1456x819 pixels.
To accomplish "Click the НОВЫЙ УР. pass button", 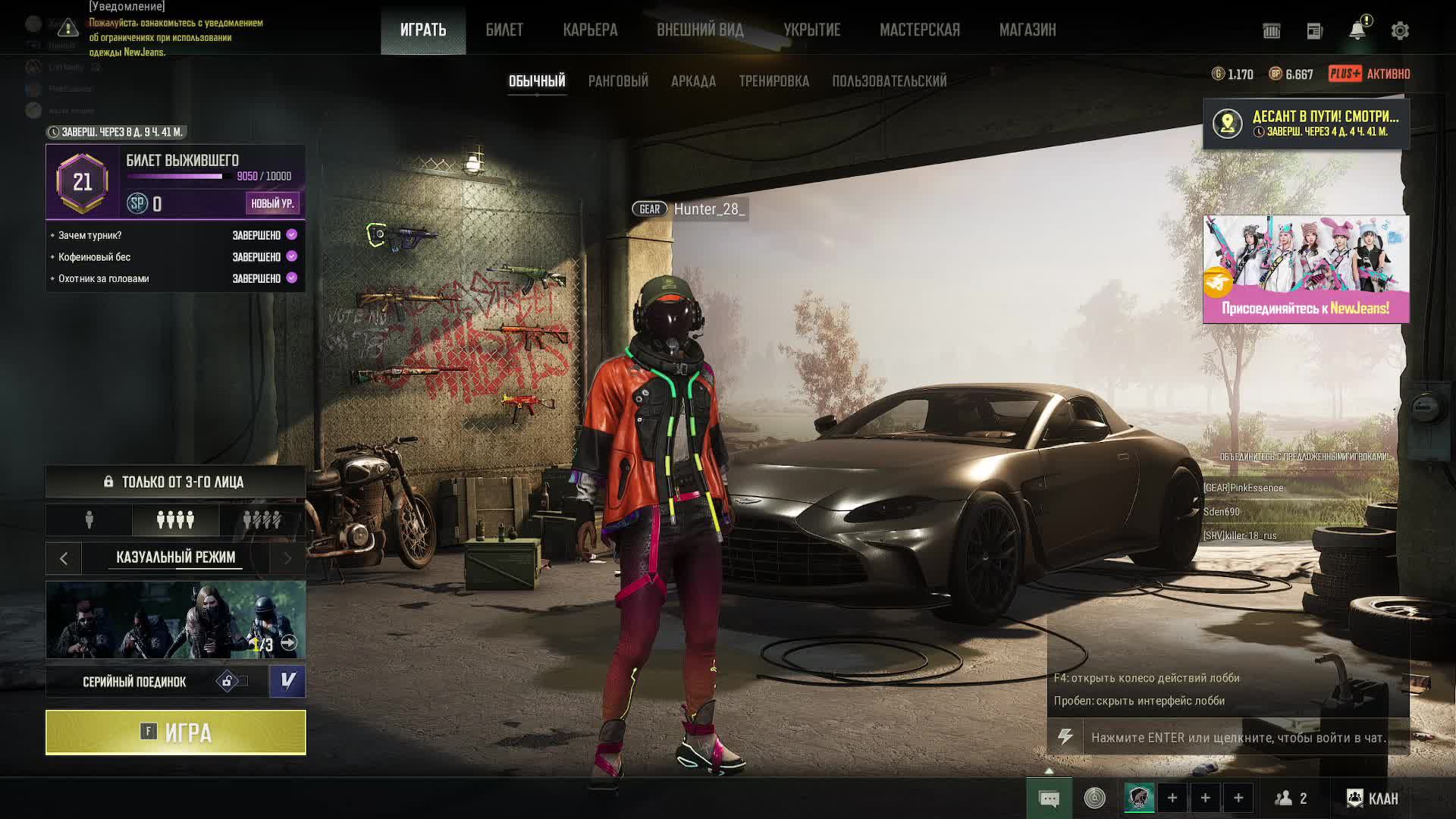I will 272,203.
